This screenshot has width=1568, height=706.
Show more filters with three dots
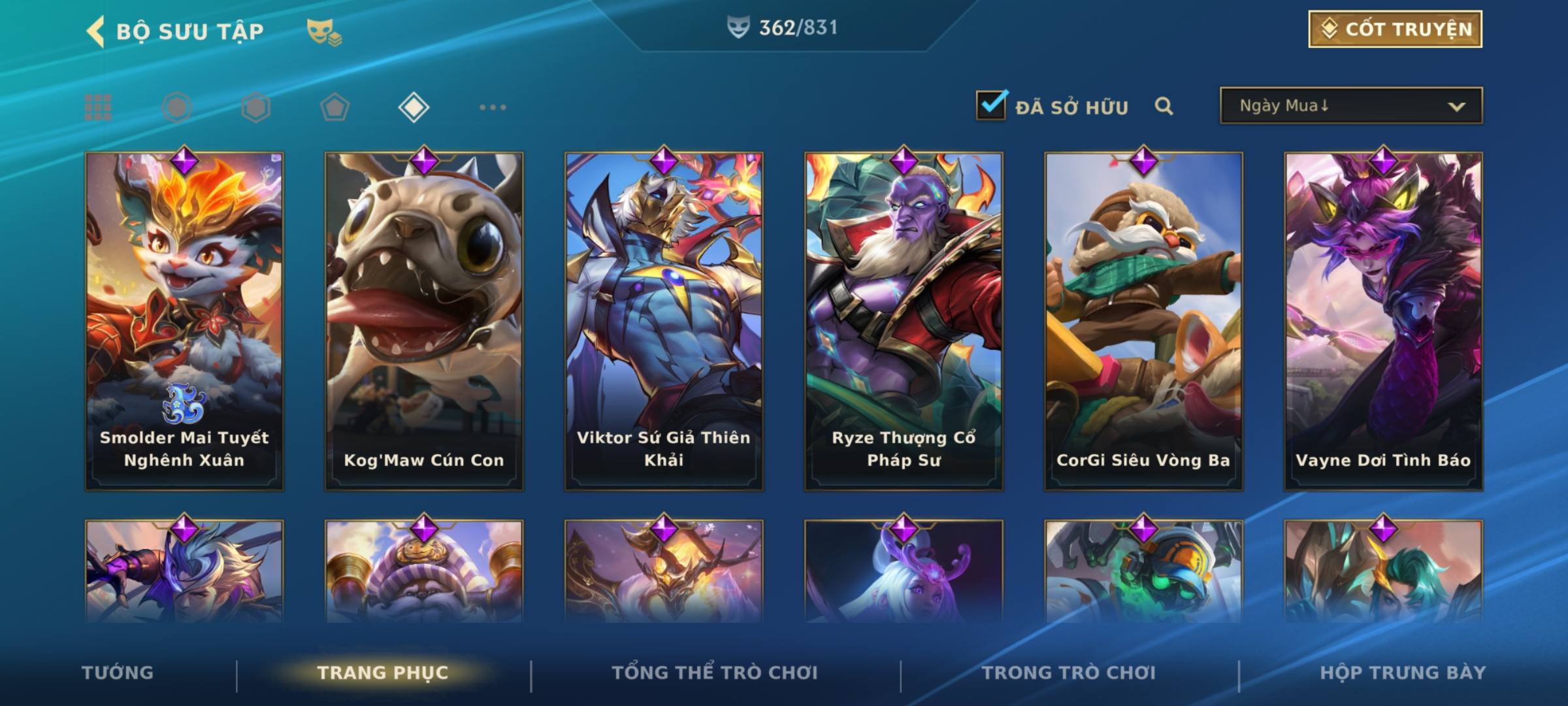[493, 107]
